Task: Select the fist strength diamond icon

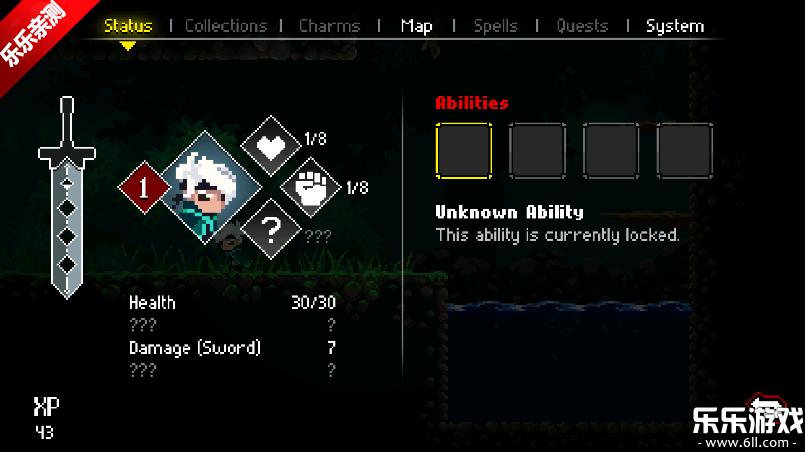Action: pos(311,188)
